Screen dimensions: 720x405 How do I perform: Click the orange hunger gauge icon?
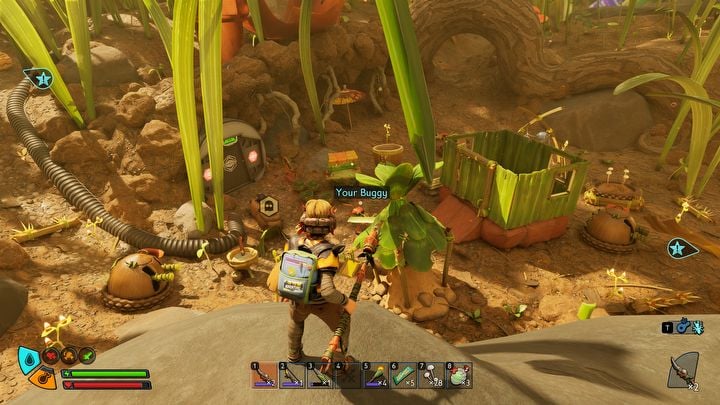point(42,377)
